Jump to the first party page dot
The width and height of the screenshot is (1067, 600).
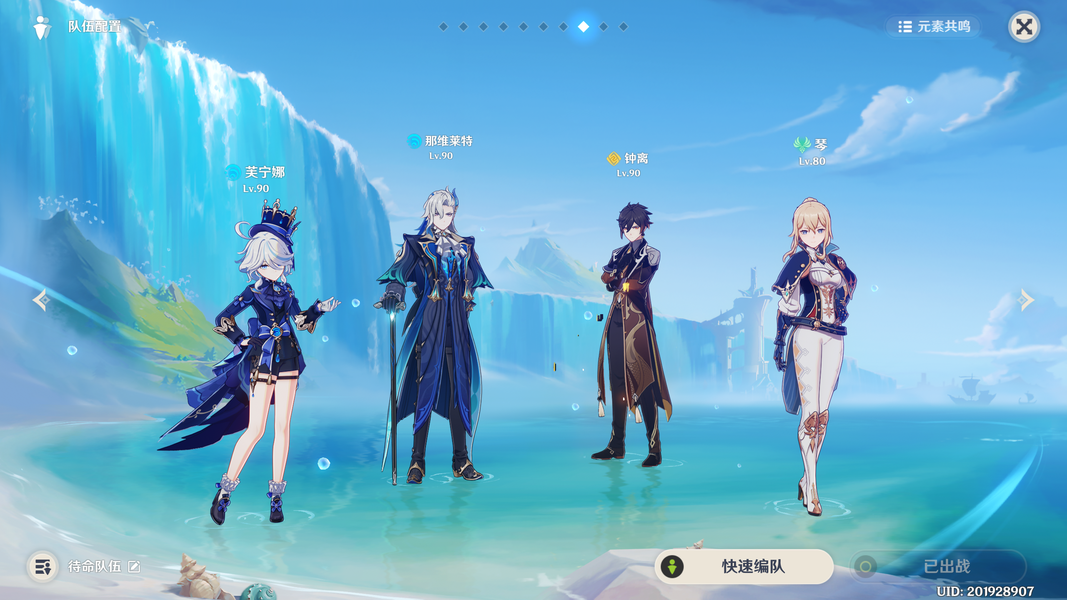443,27
